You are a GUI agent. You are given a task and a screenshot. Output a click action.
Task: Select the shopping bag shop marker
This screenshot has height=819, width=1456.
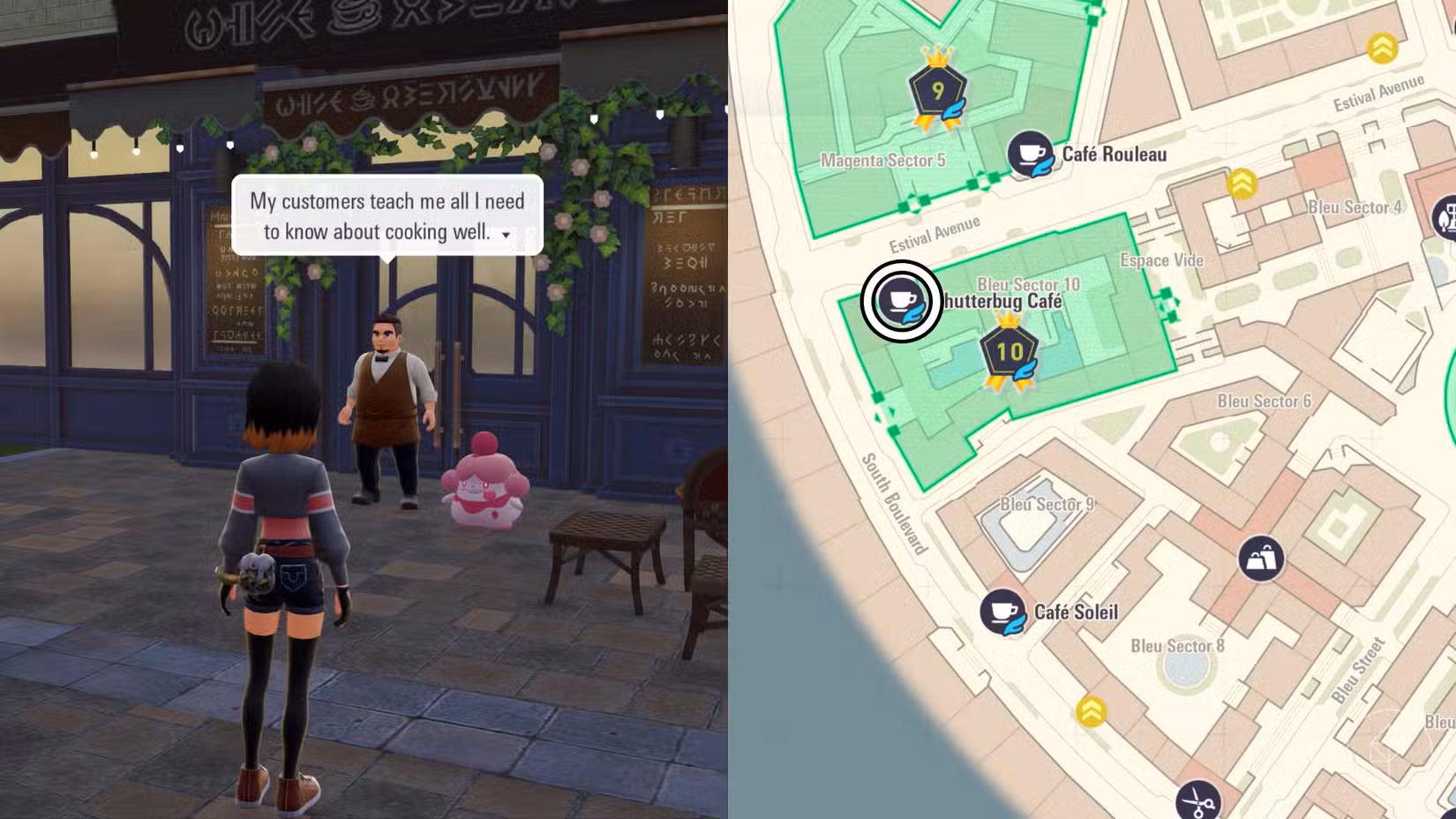coord(1260,558)
